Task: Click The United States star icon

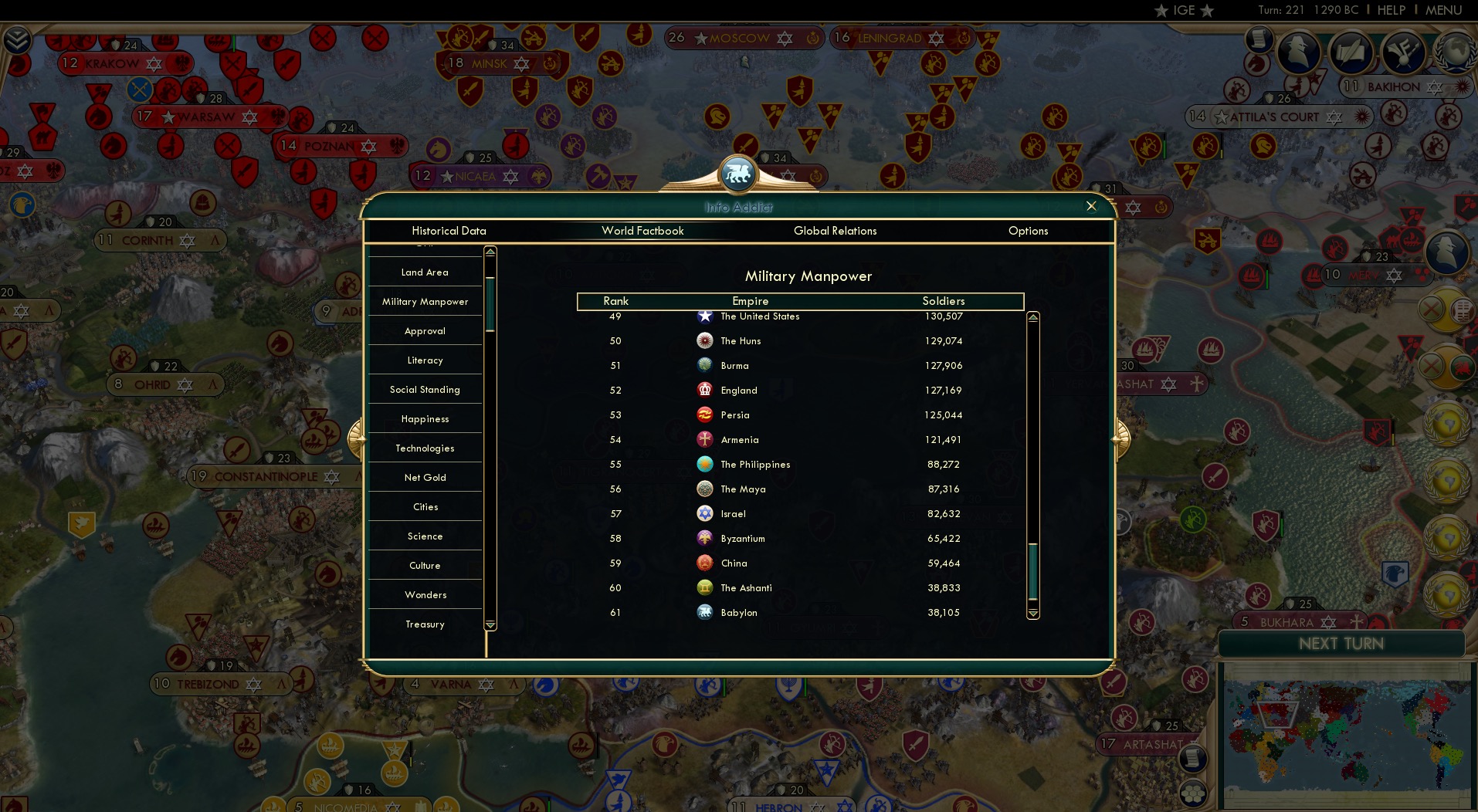Action: (x=704, y=316)
